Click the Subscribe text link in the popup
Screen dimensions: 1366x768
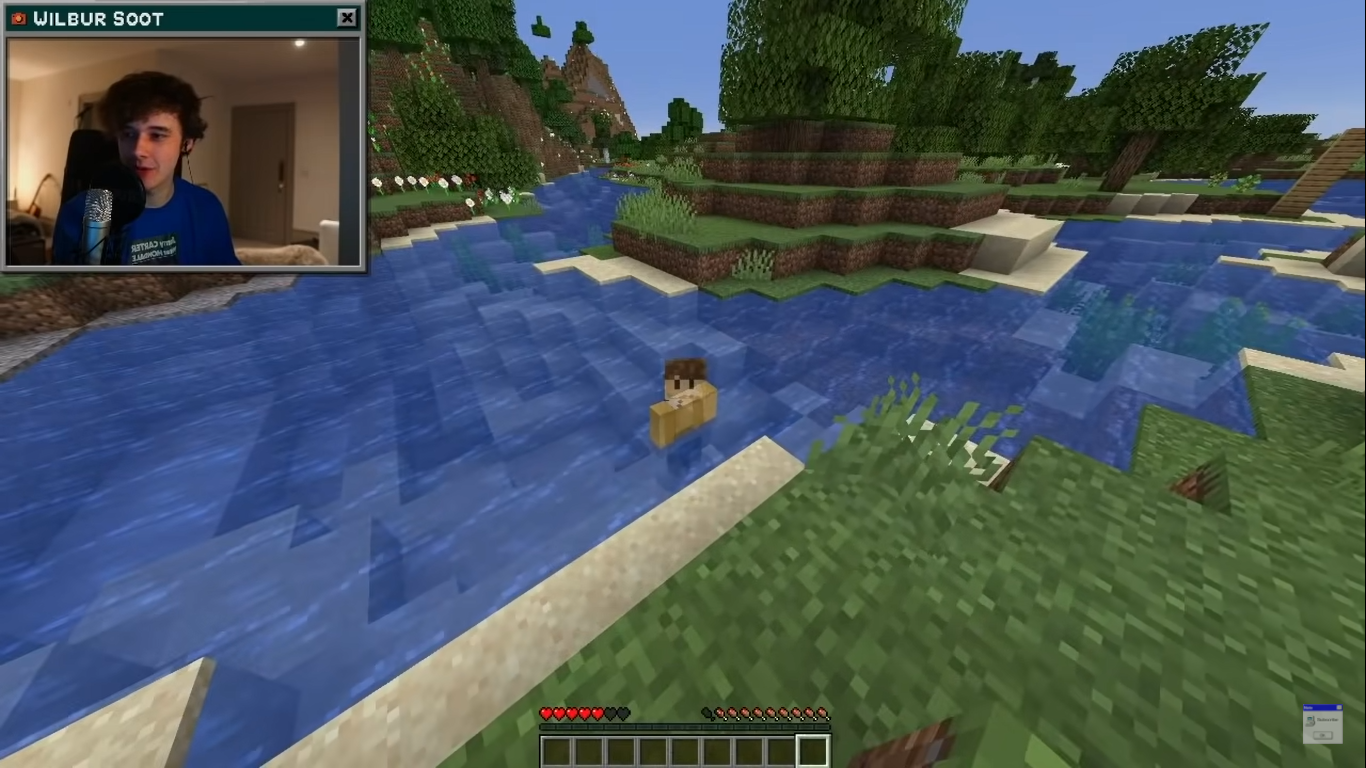[1327, 720]
